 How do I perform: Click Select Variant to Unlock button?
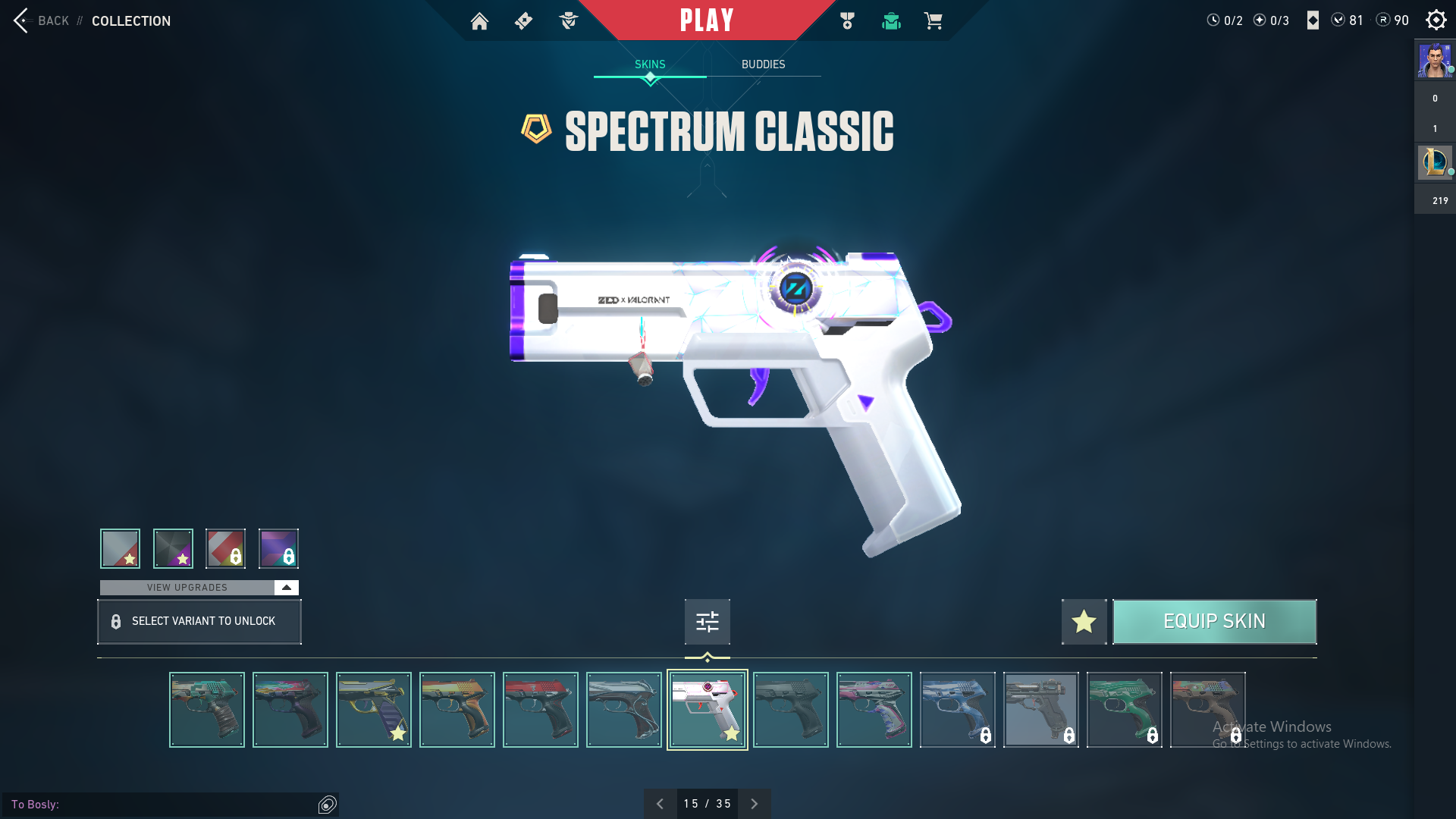[x=199, y=622]
